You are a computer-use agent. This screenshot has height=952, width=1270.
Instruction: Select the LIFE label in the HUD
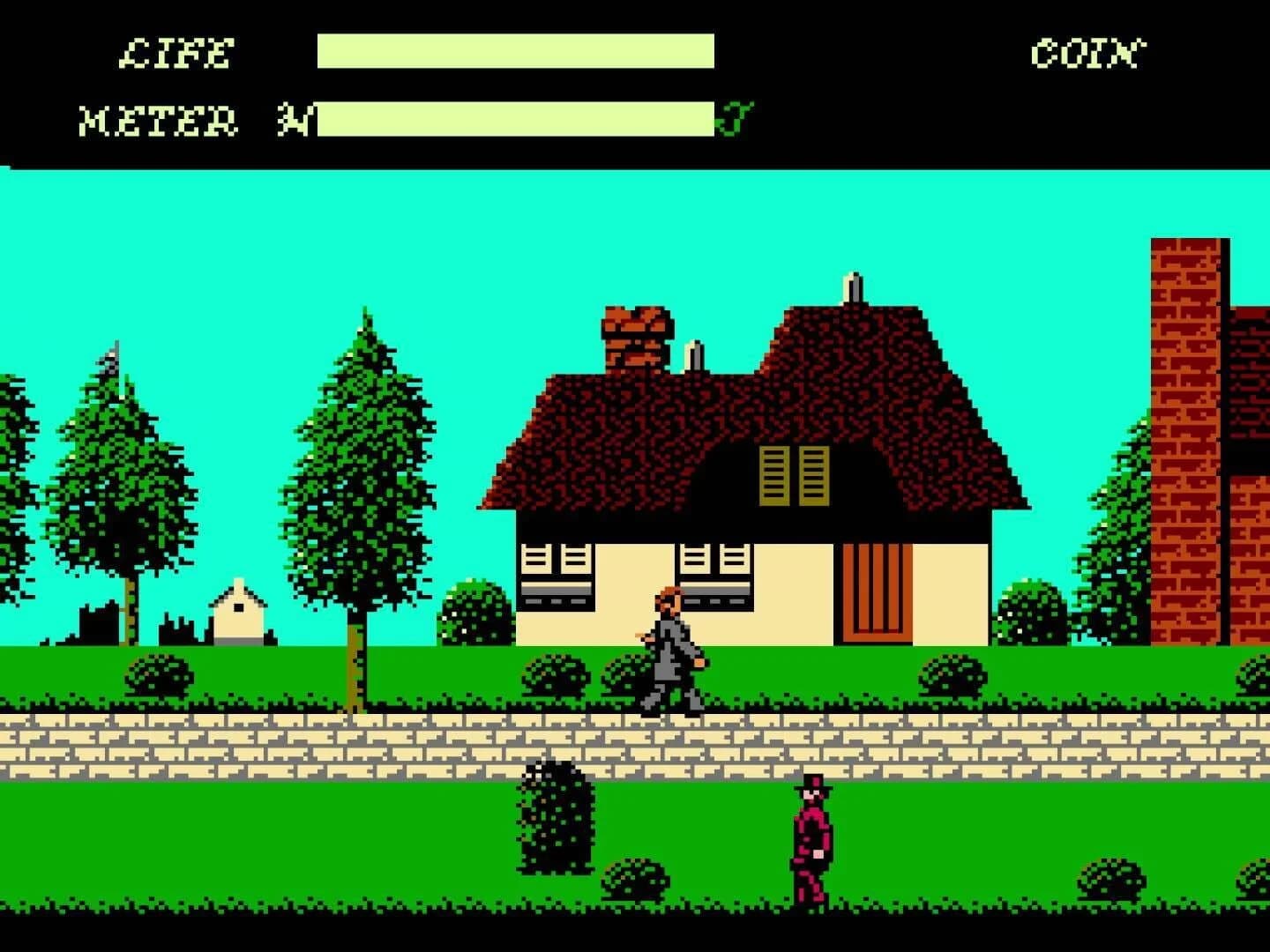click(175, 53)
